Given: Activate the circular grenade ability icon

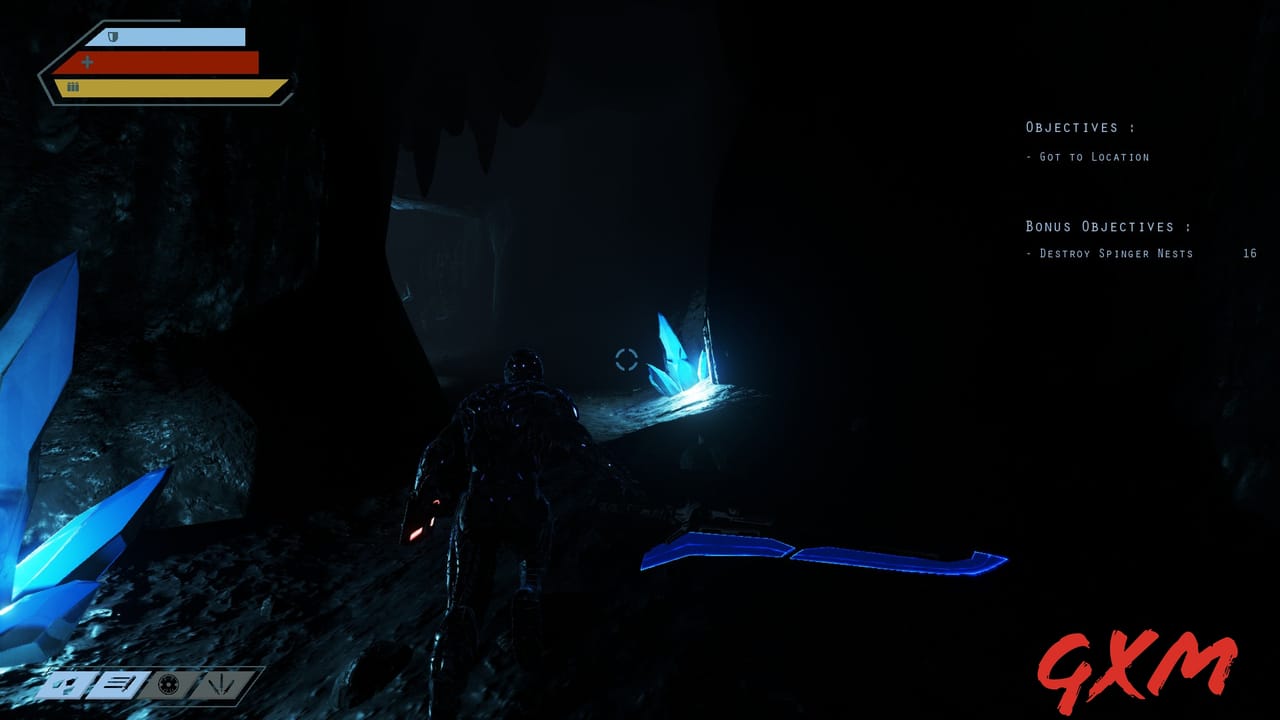Looking at the screenshot, I should (x=167, y=686).
